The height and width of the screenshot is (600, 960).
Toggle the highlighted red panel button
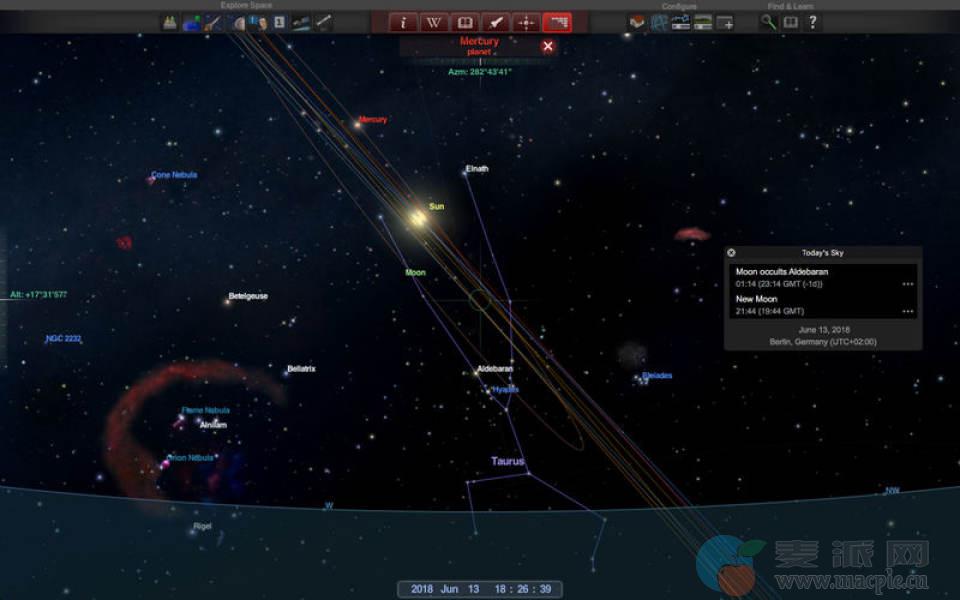coord(557,22)
